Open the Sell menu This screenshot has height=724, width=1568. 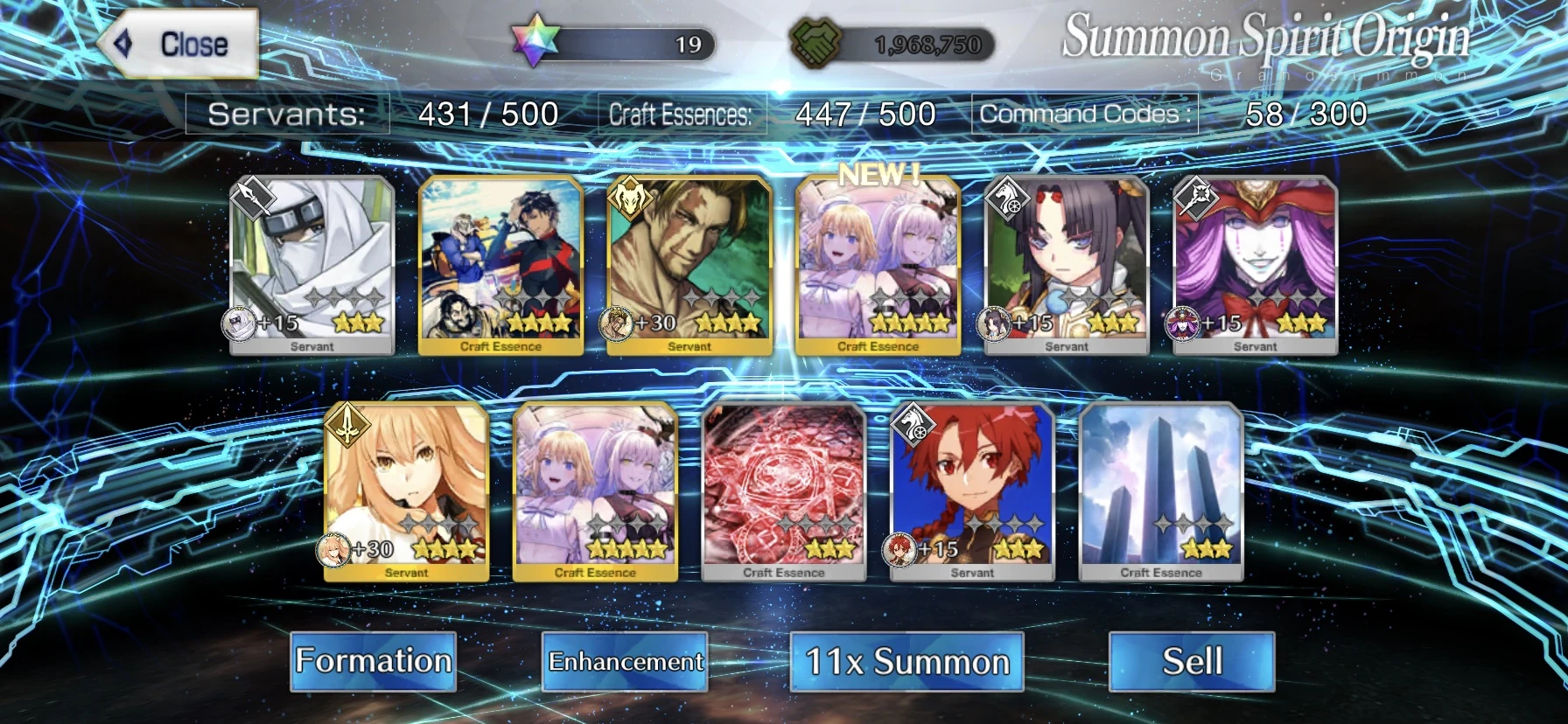tap(1193, 662)
